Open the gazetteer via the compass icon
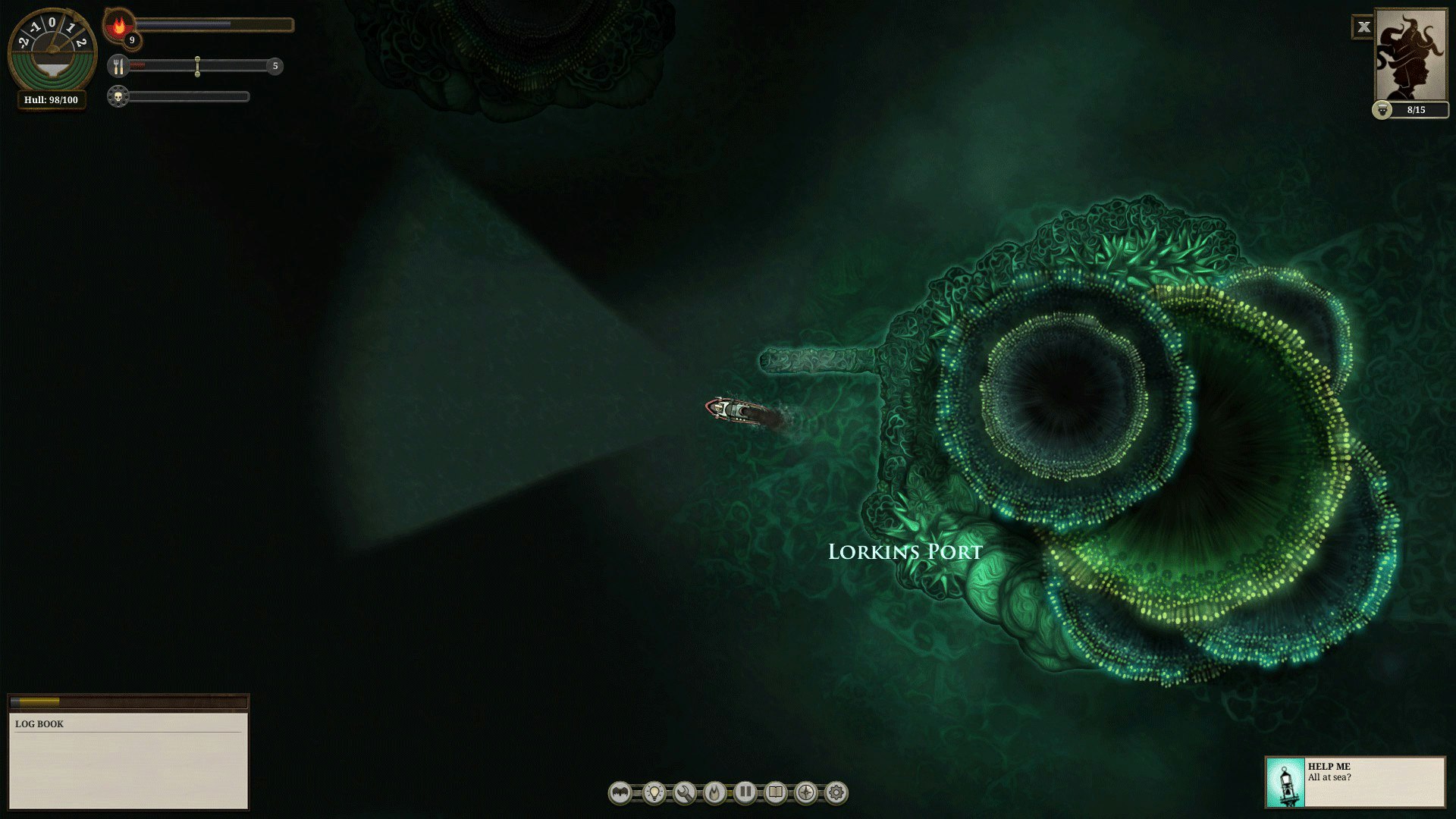Image resolution: width=1456 pixels, height=819 pixels. [x=805, y=793]
